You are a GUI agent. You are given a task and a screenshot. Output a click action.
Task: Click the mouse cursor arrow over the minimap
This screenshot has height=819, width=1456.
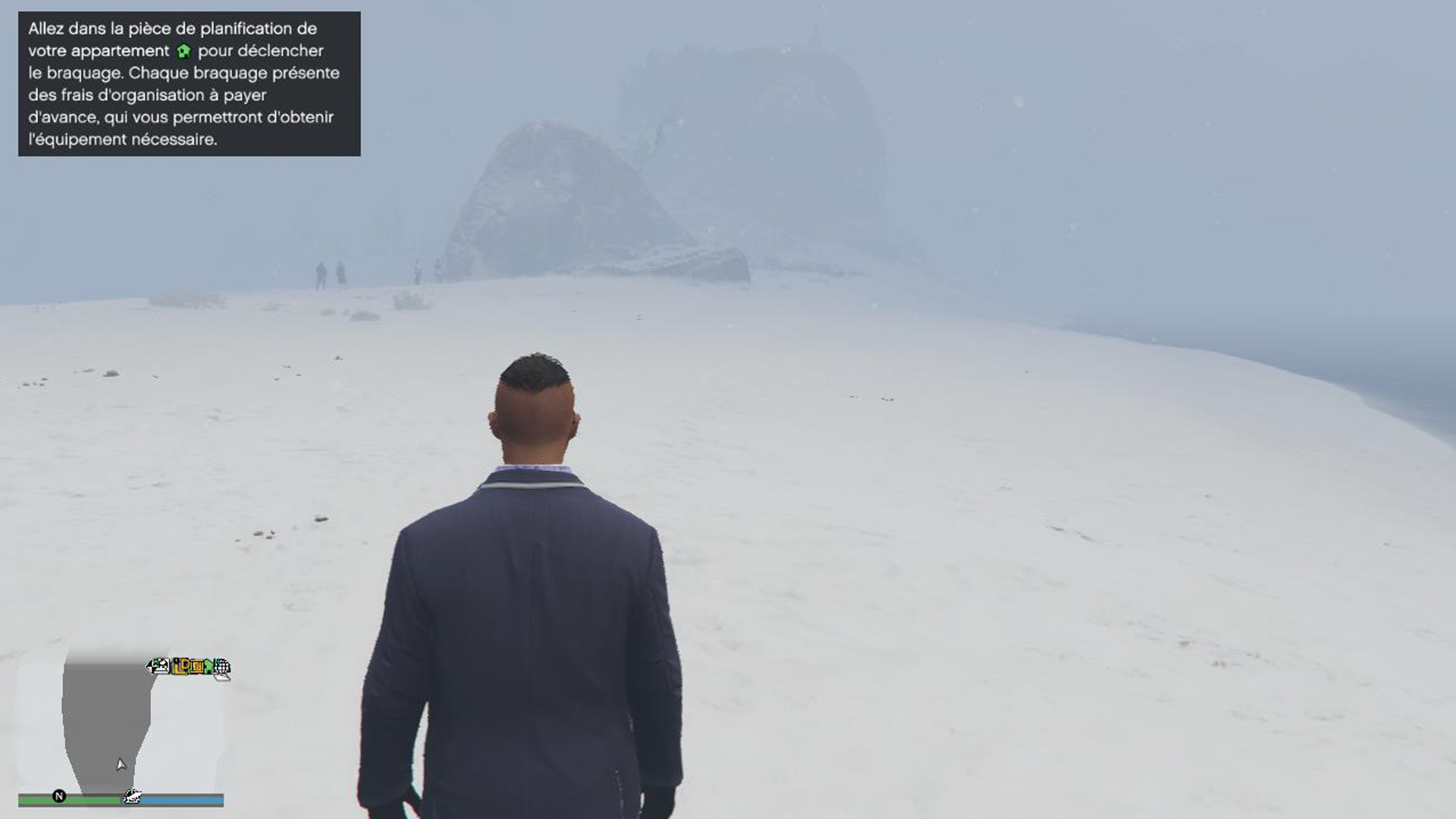[x=121, y=764]
